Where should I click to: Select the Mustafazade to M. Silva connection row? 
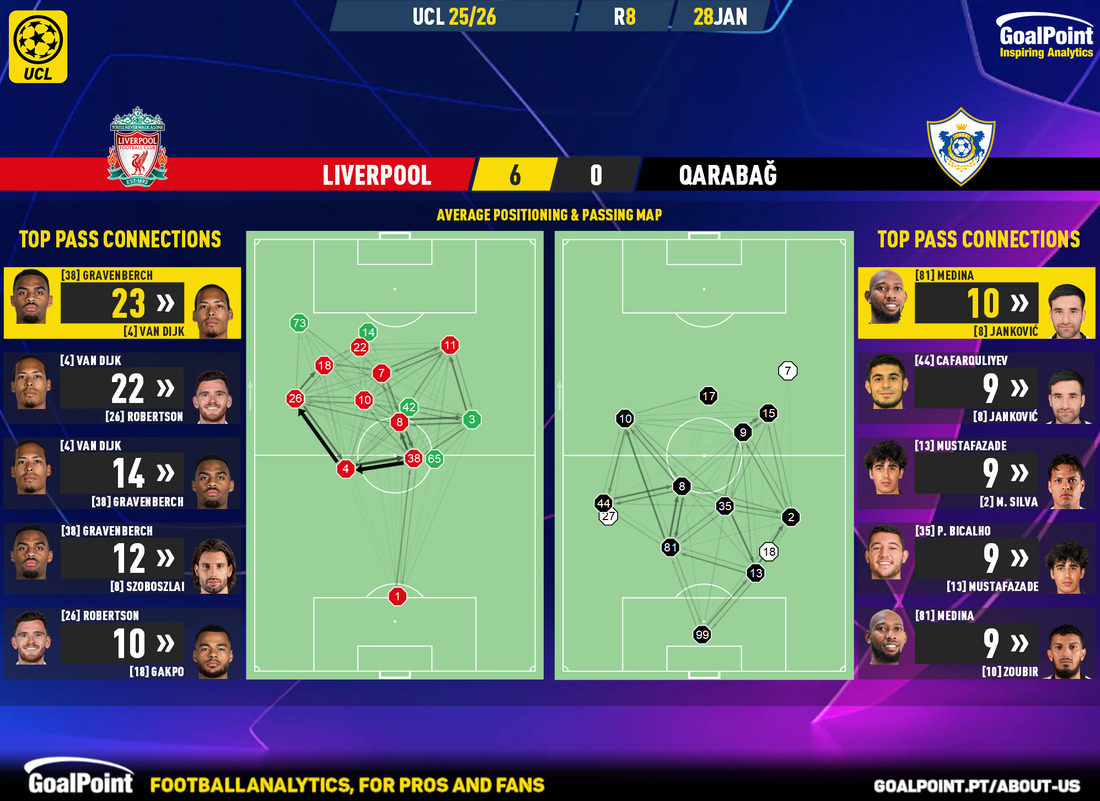tap(976, 473)
